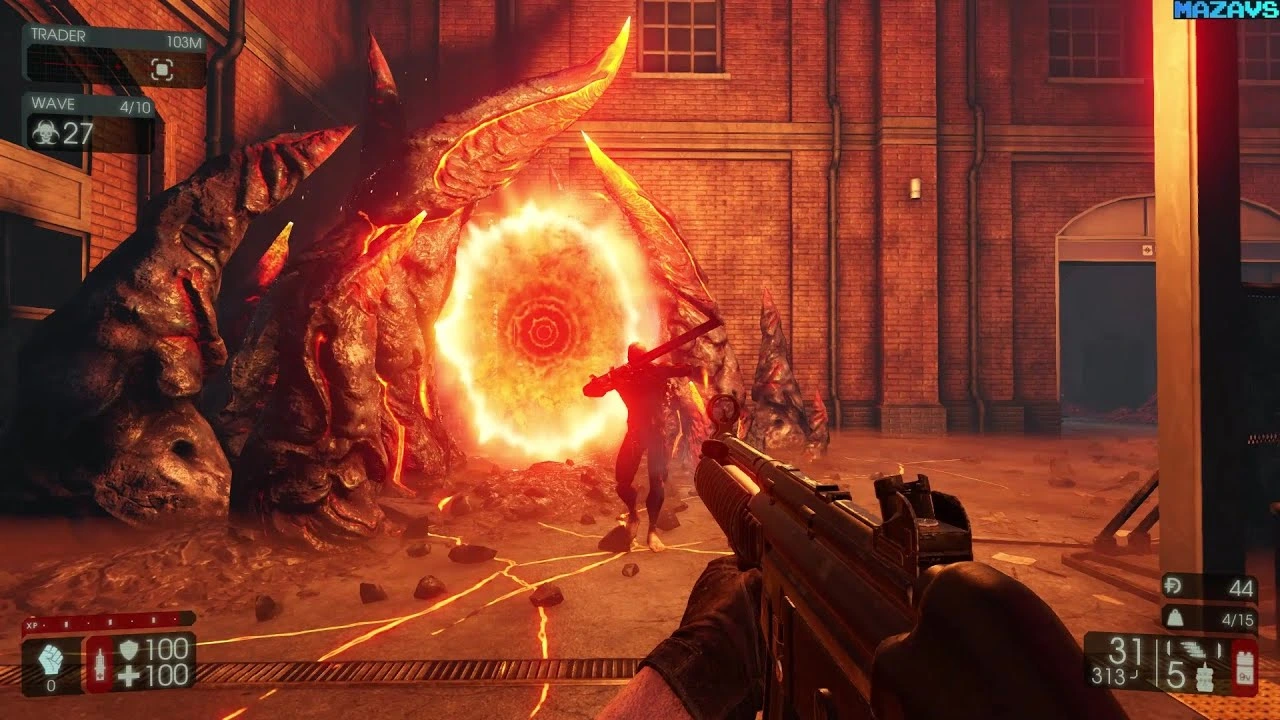Image resolution: width=1280 pixels, height=720 pixels.
Task: Select the 9V battery flashlight icon
Action: 1246,666
